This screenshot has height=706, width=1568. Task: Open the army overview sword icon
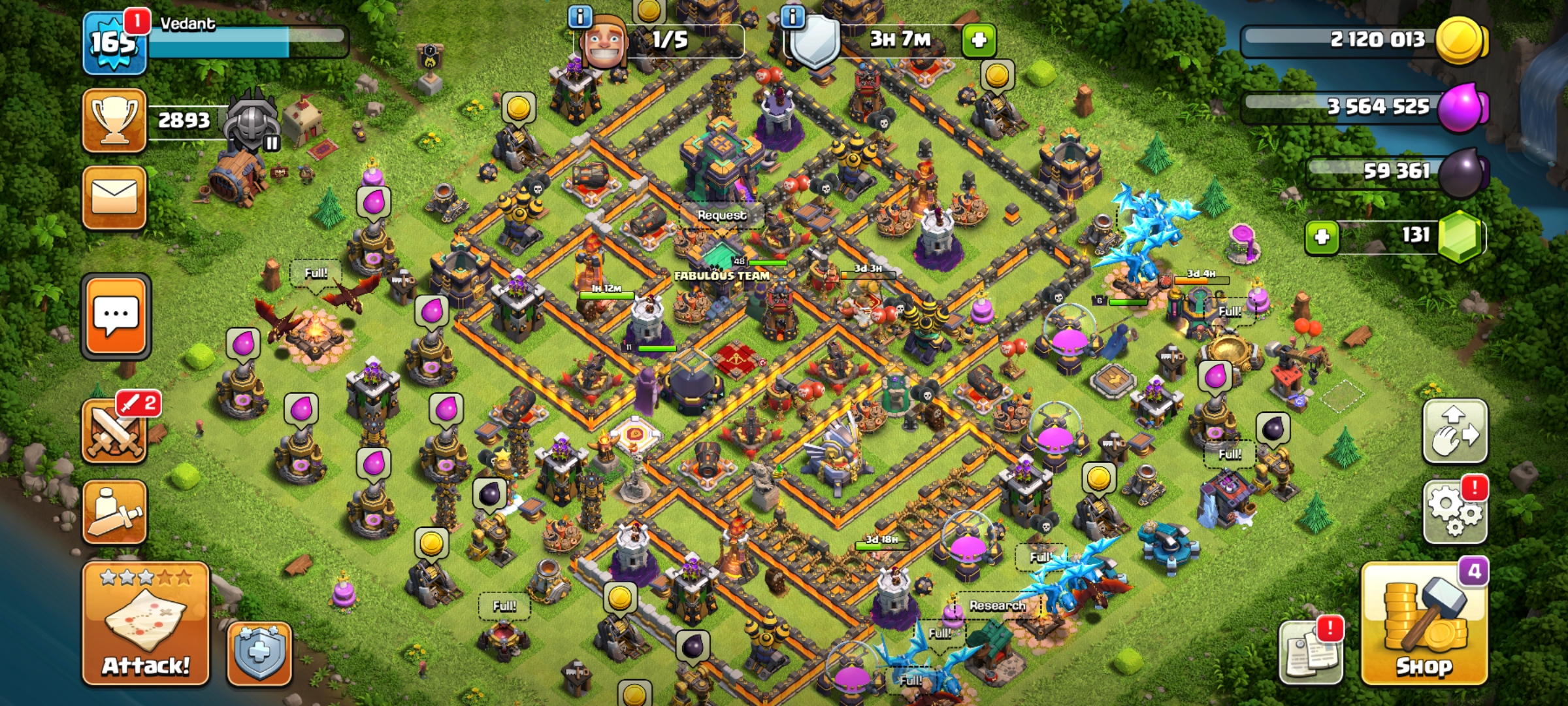pos(114,512)
